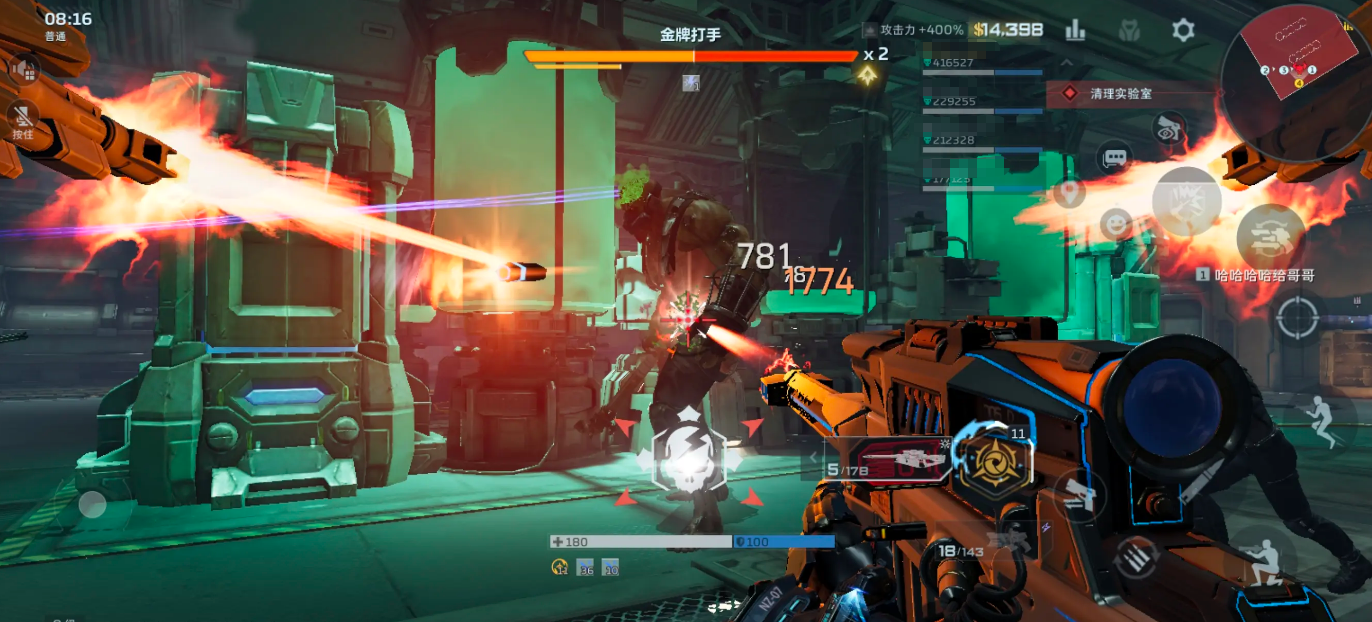This screenshot has height=622, width=1372.
Task: Toggle the speaker voice settings icon
Action: coord(24,68)
